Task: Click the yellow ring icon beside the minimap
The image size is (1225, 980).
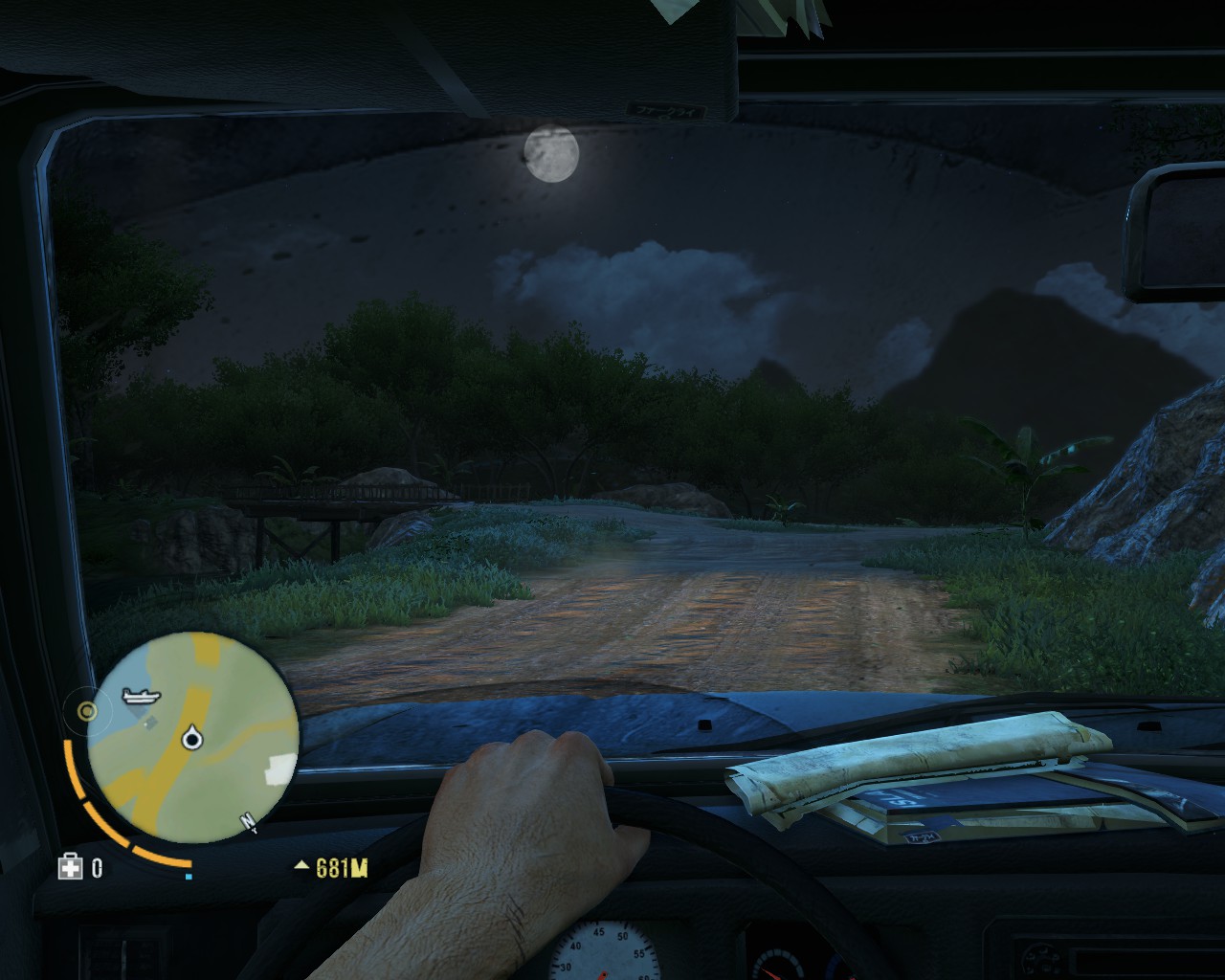Action: (87, 710)
